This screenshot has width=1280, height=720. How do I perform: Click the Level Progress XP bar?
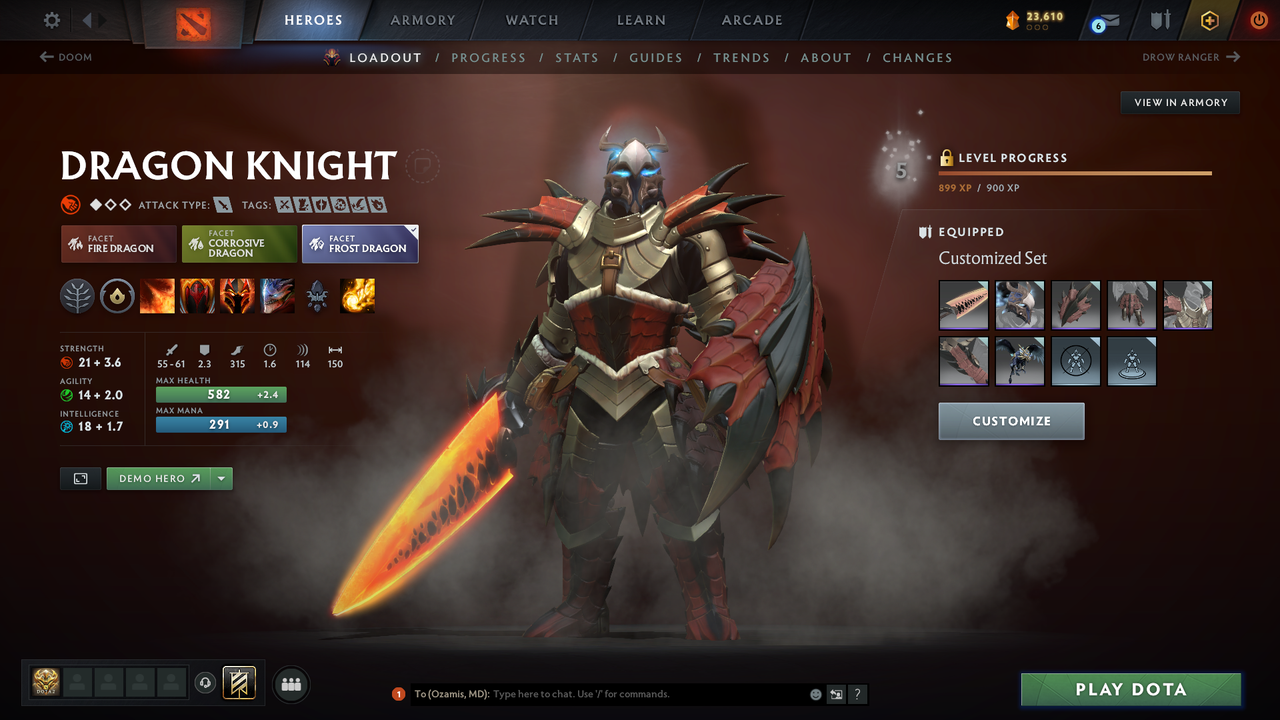1075,172
